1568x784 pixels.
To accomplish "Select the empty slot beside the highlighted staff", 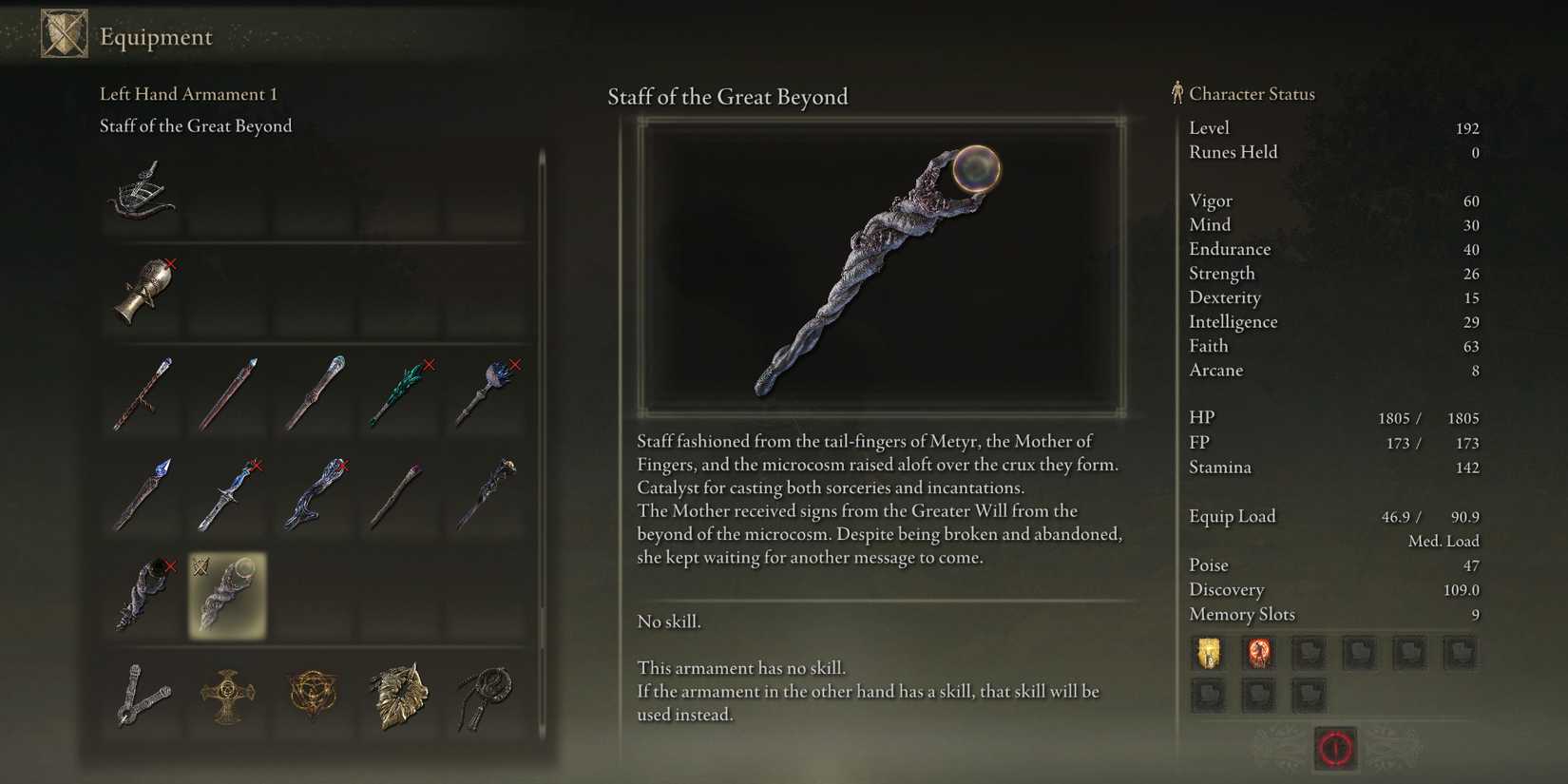I will [x=314, y=594].
